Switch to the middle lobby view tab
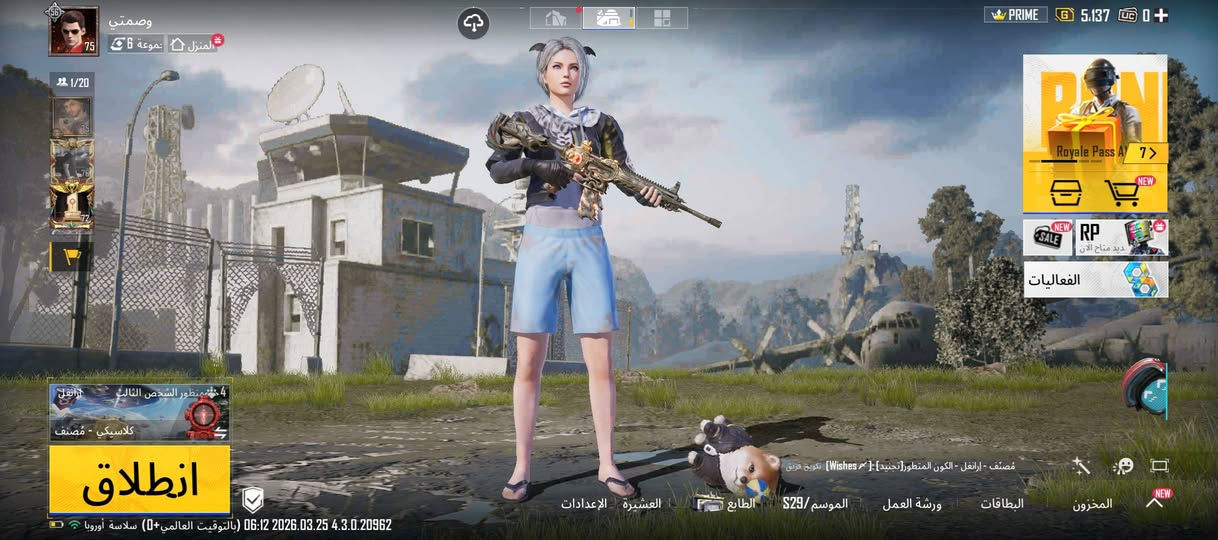The image size is (1218, 540). [609, 17]
